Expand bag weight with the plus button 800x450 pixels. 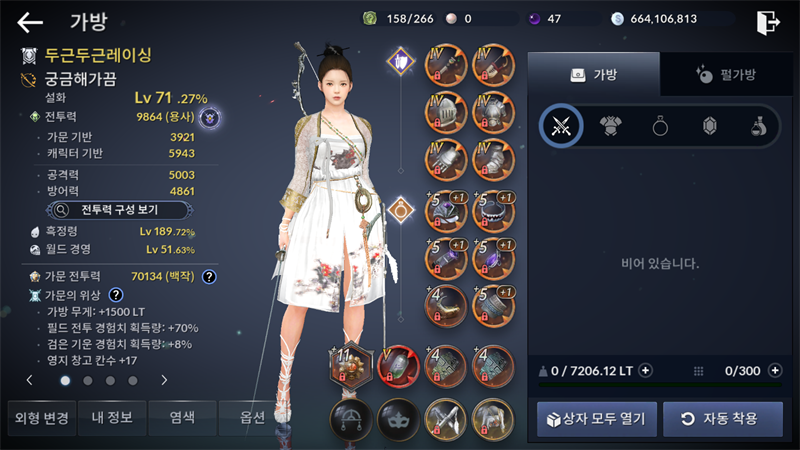click(645, 370)
